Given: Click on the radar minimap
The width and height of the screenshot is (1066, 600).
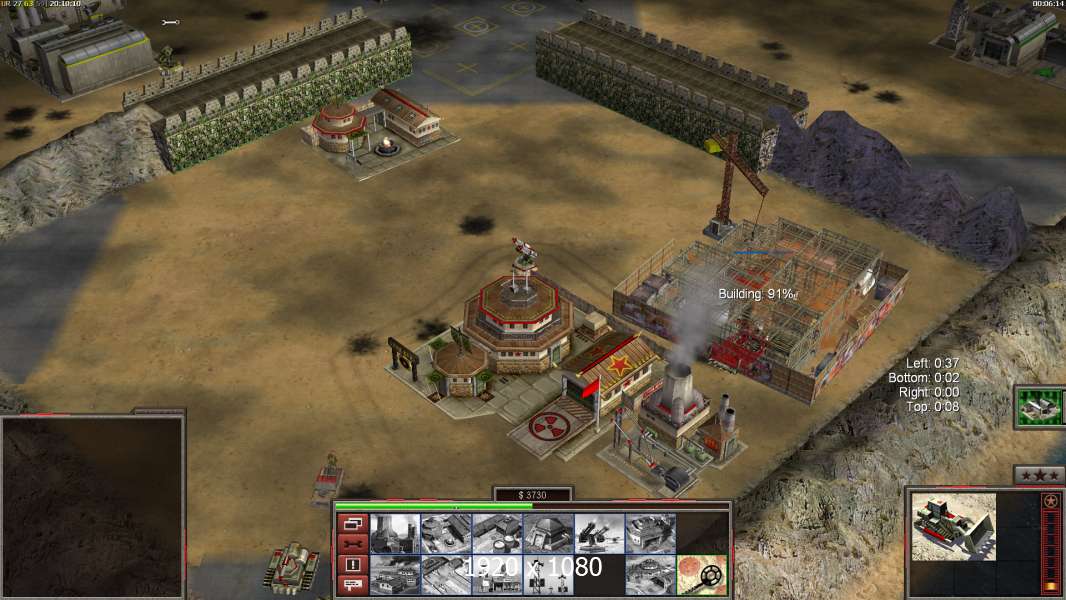Looking at the screenshot, I should point(92,506).
